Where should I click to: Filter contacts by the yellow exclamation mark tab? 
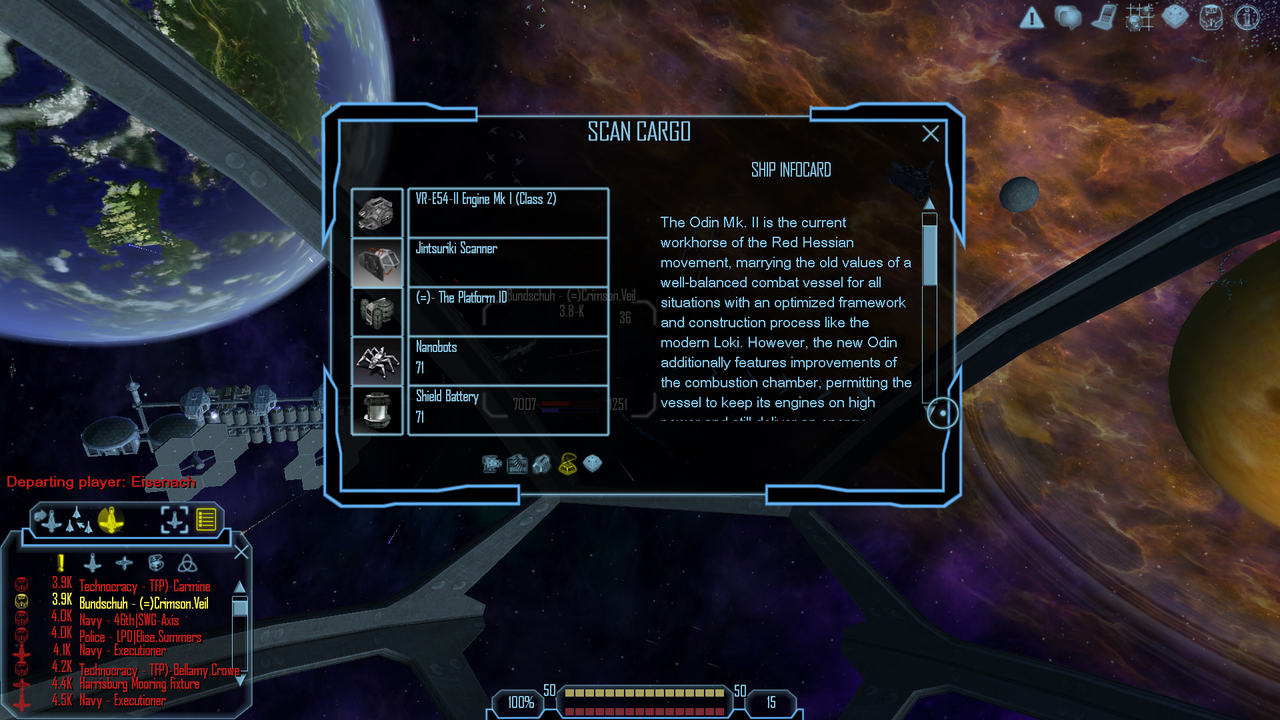[61, 563]
